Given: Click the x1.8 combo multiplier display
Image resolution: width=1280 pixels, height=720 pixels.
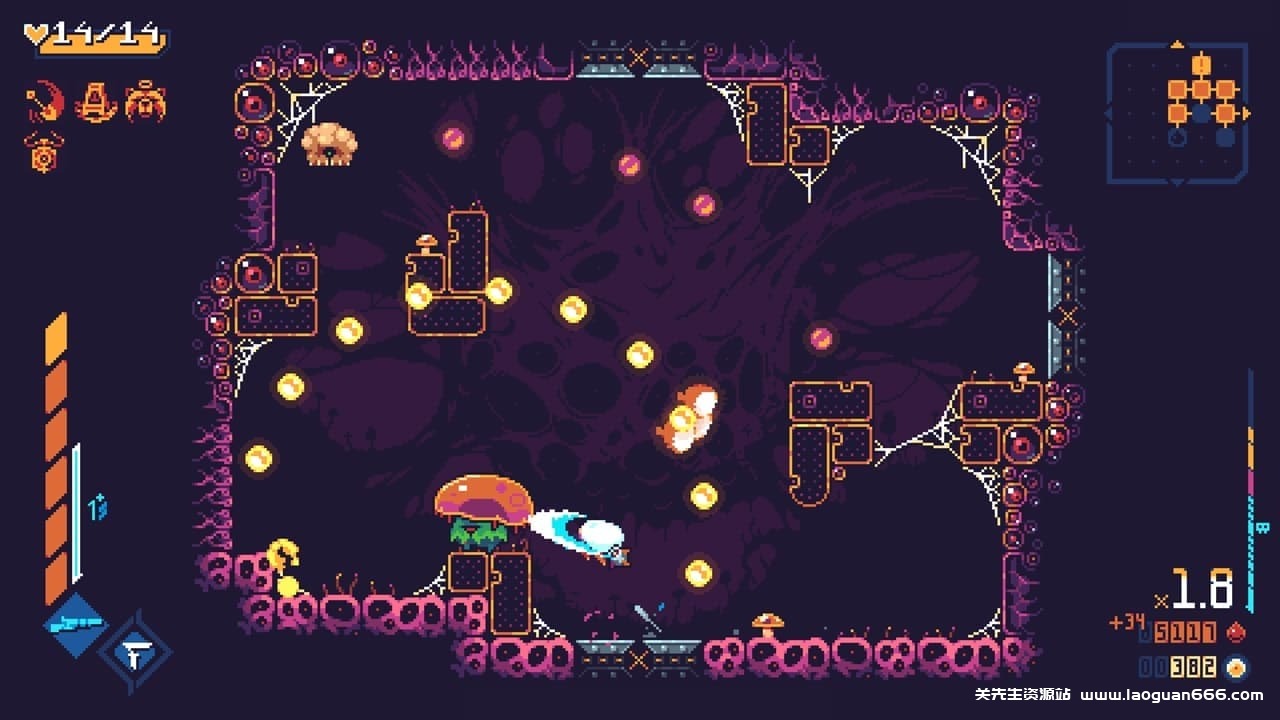Looking at the screenshot, I should pyautogui.click(x=1200, y=590).
